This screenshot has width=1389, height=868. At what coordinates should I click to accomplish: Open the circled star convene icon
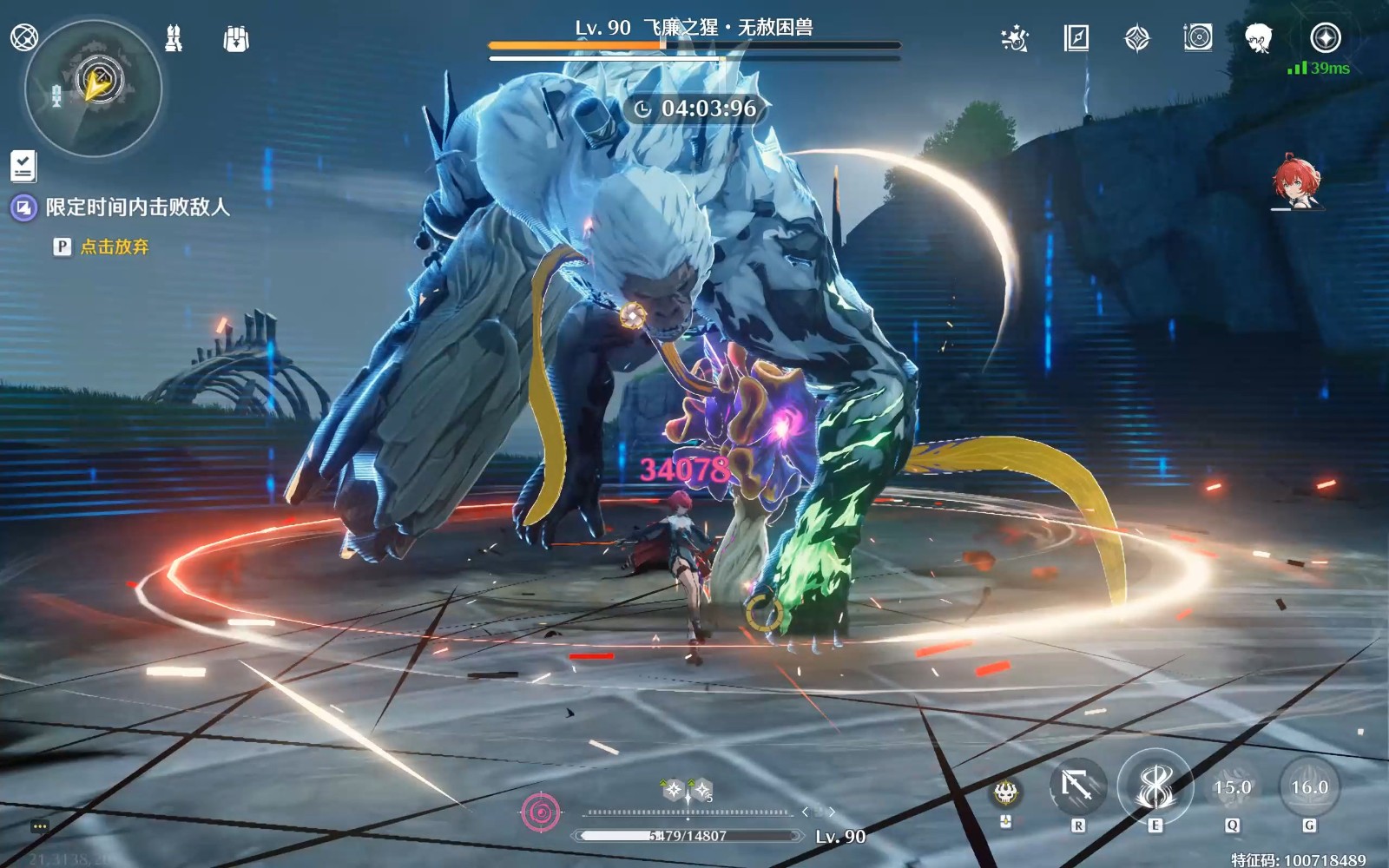pyautogui.click(x=1325, y=37)
